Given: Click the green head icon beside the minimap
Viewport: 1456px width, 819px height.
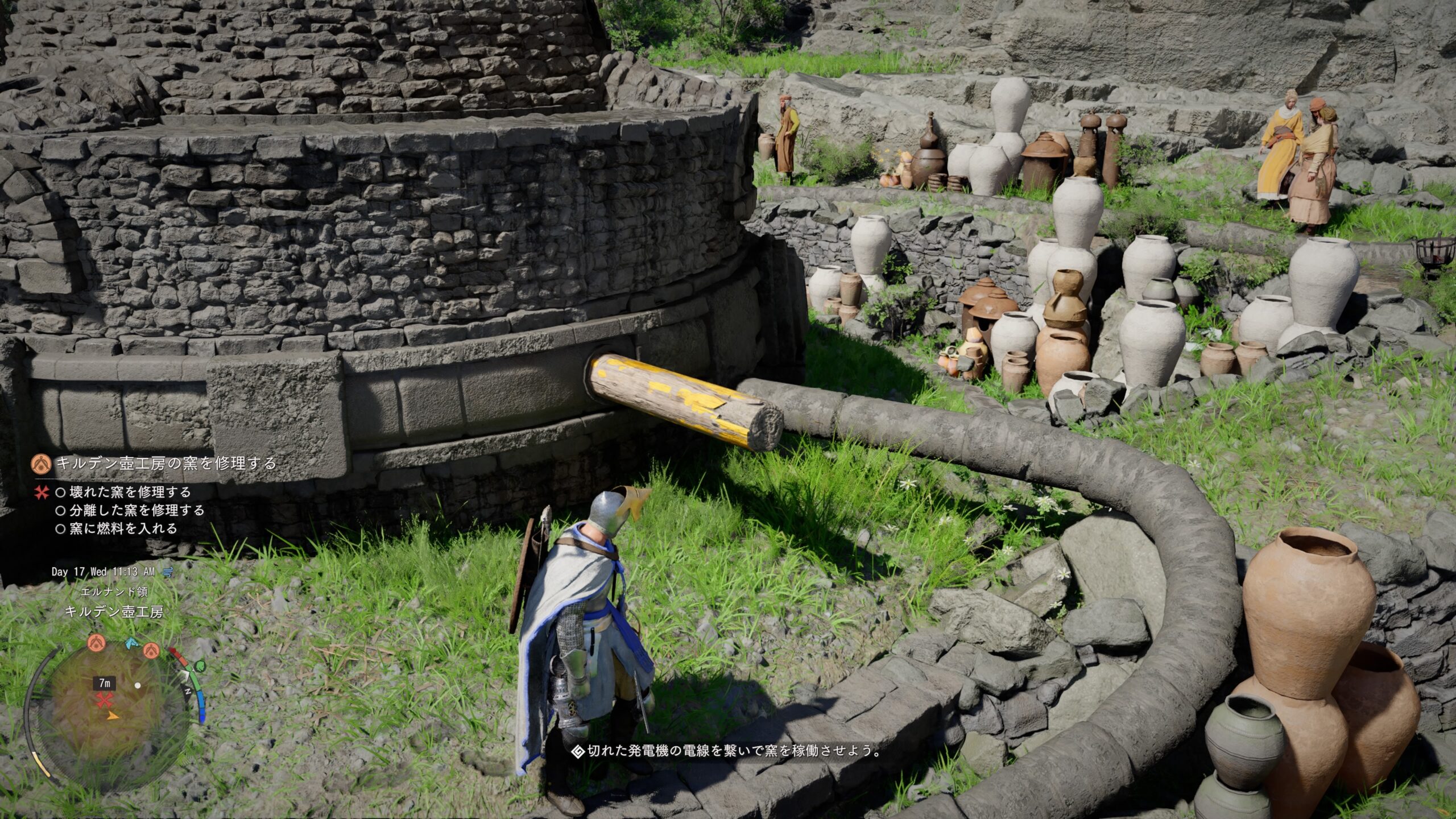Looking at the screenshot, I should tap(200, 666).
